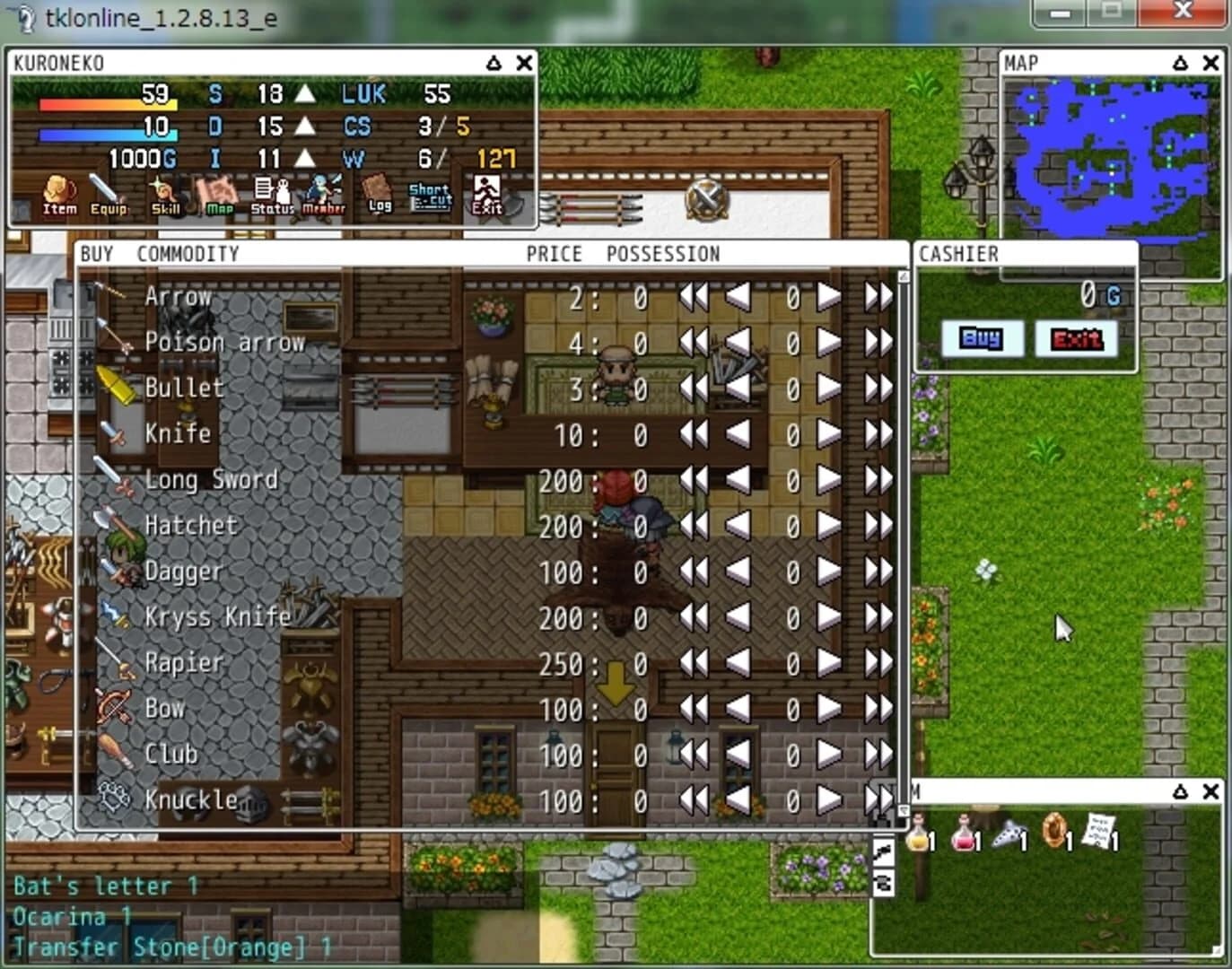Open the Log window
1232x969 pixels.
click(377, 193)
